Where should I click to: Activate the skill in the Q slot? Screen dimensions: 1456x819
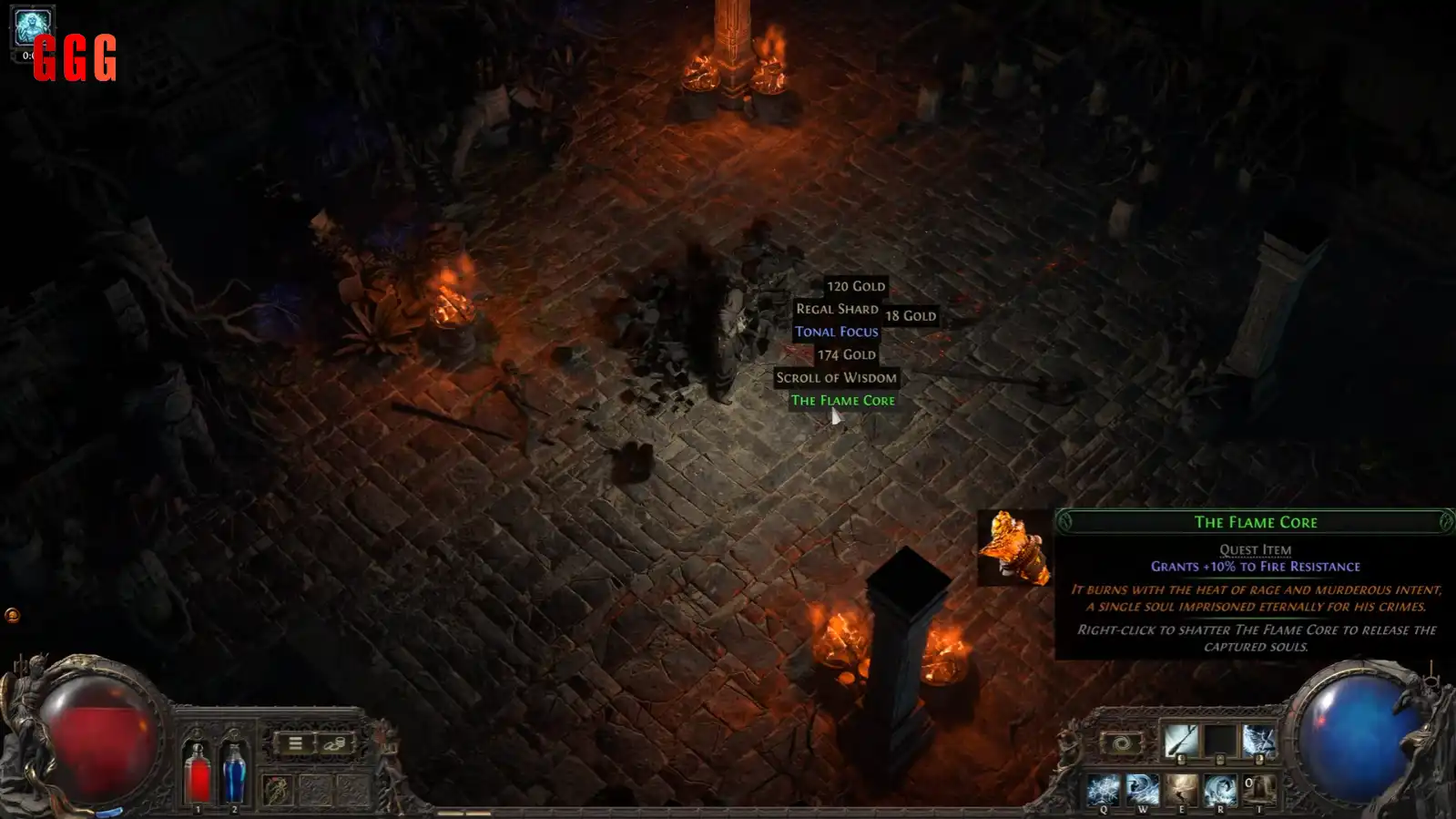[x=1104, y=788]
